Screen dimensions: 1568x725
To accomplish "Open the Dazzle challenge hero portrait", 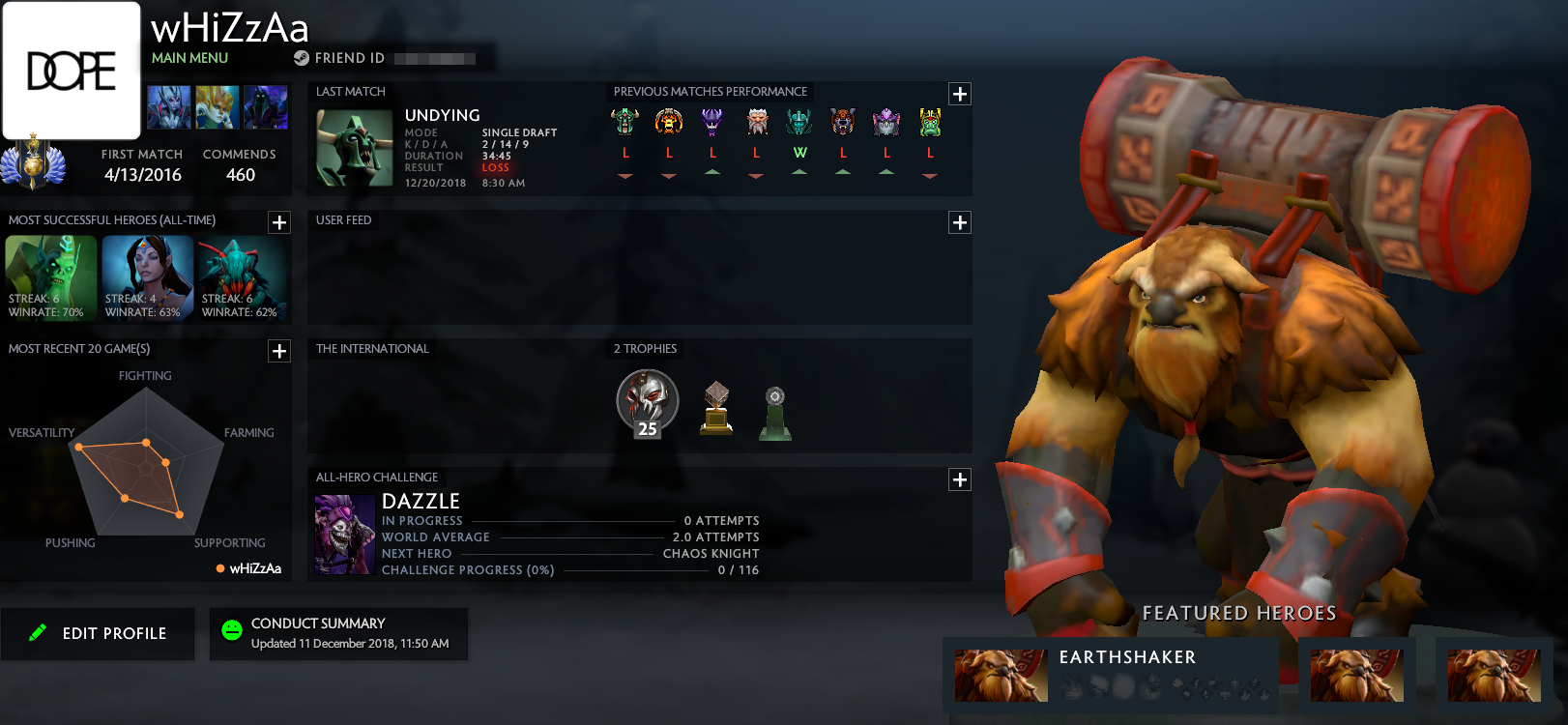I will (x=344, y=535).
